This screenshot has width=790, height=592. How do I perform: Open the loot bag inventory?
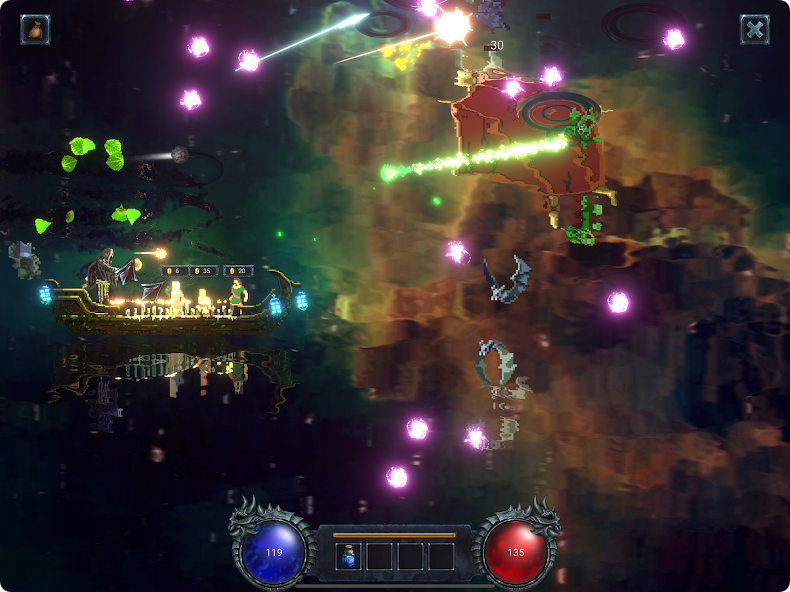click(x=35, y=29)
